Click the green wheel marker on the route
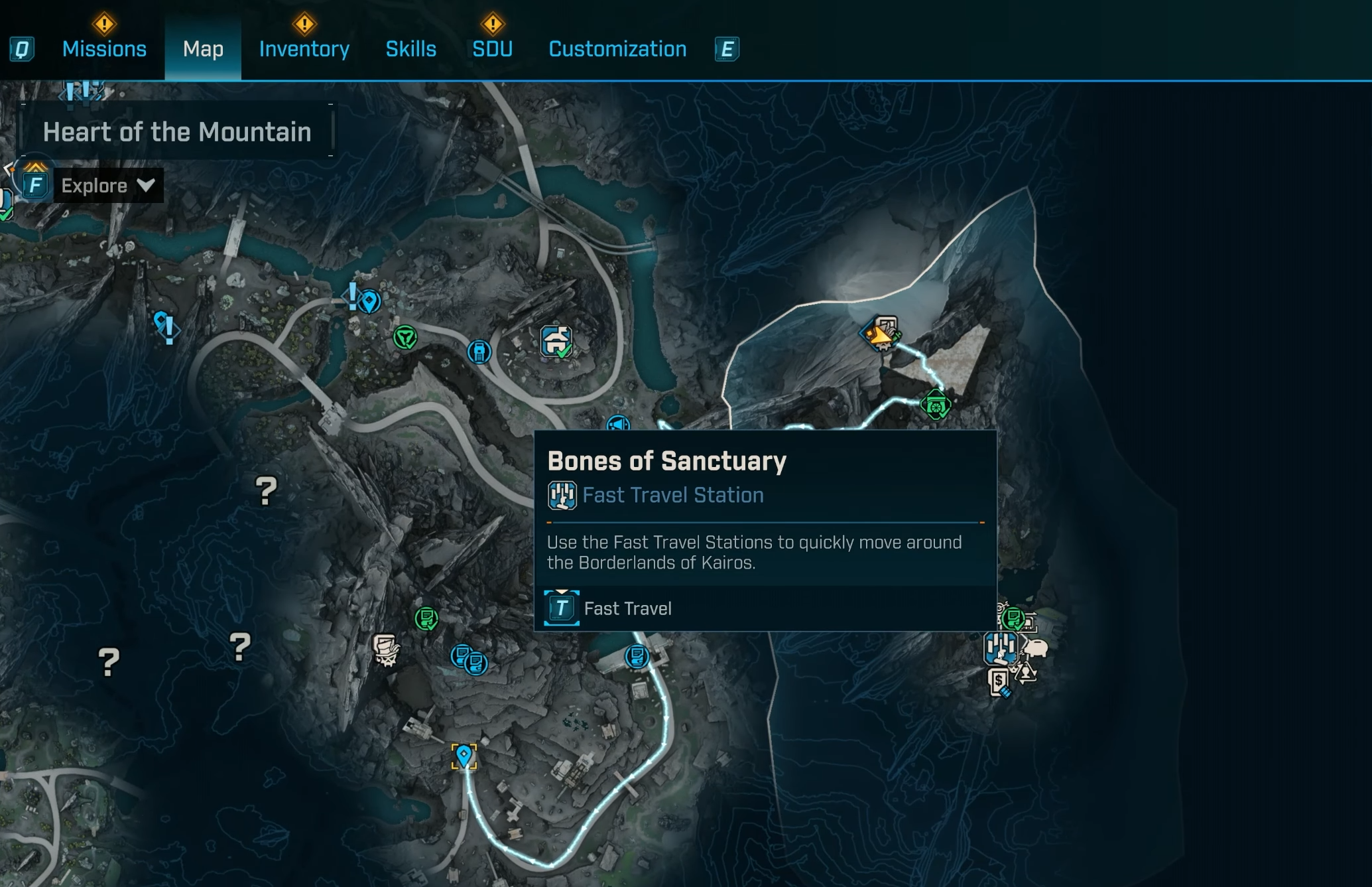This screenshot has height=887, width=1372. tap(935, 405)
